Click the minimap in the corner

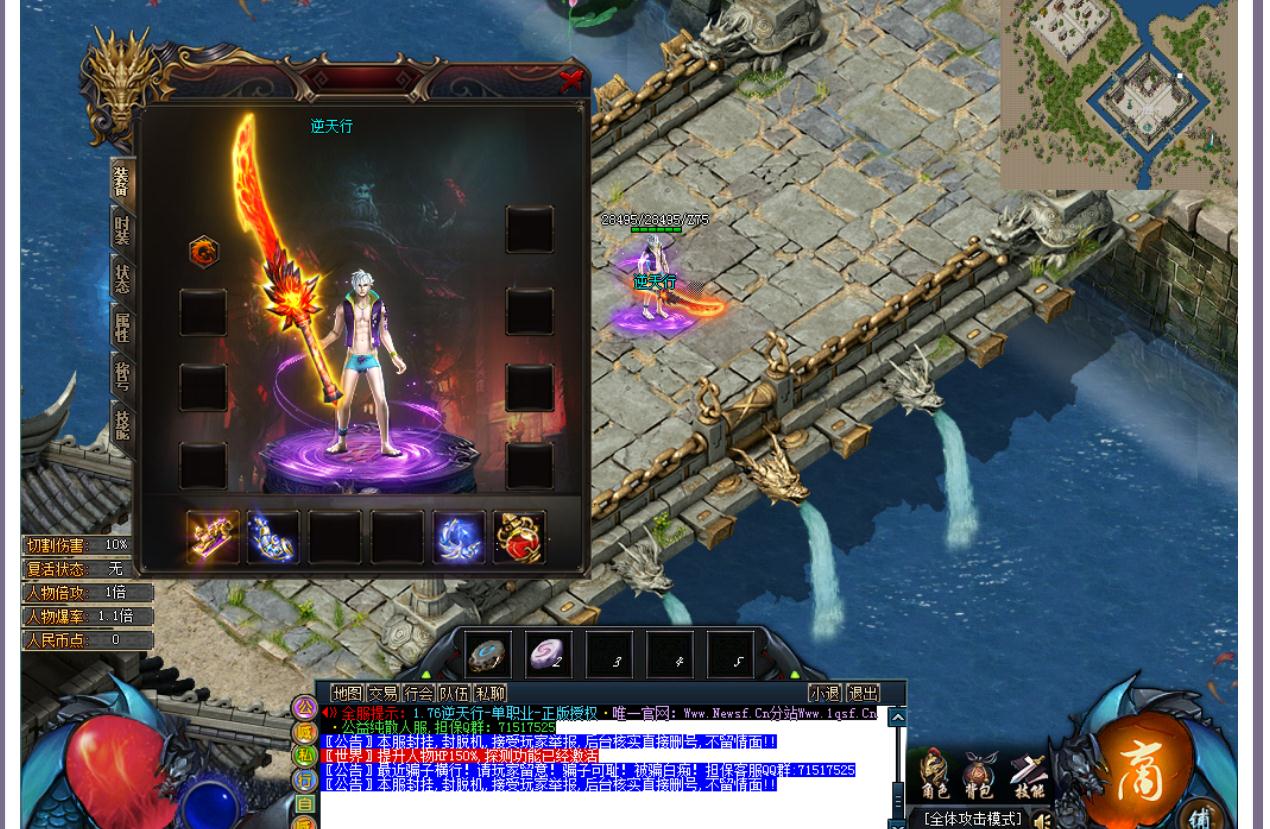click(1119, 95)
